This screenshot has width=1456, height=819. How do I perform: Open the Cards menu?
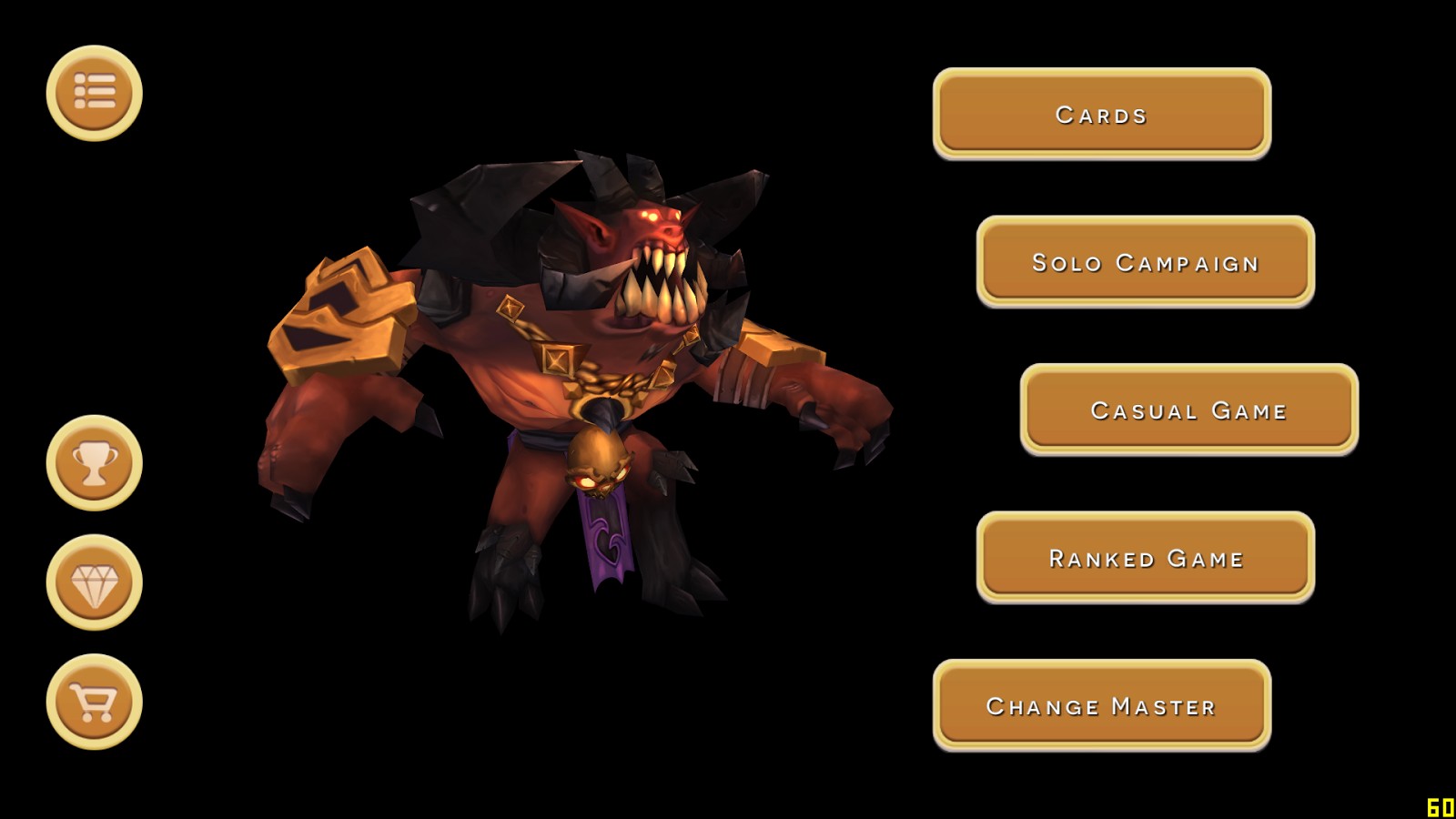pyautogui.click(x=1101, y=113)
